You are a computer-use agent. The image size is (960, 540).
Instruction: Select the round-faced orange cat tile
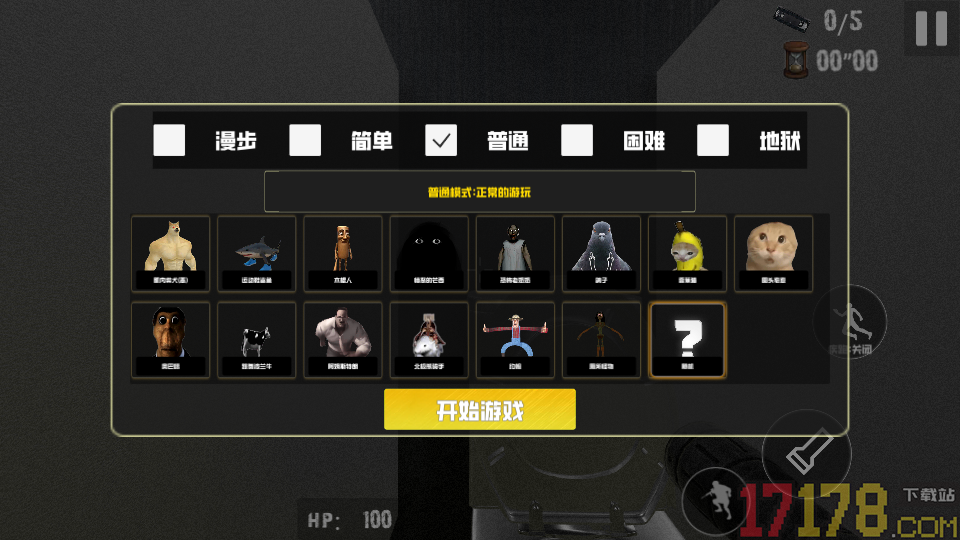tap(773, 253)
